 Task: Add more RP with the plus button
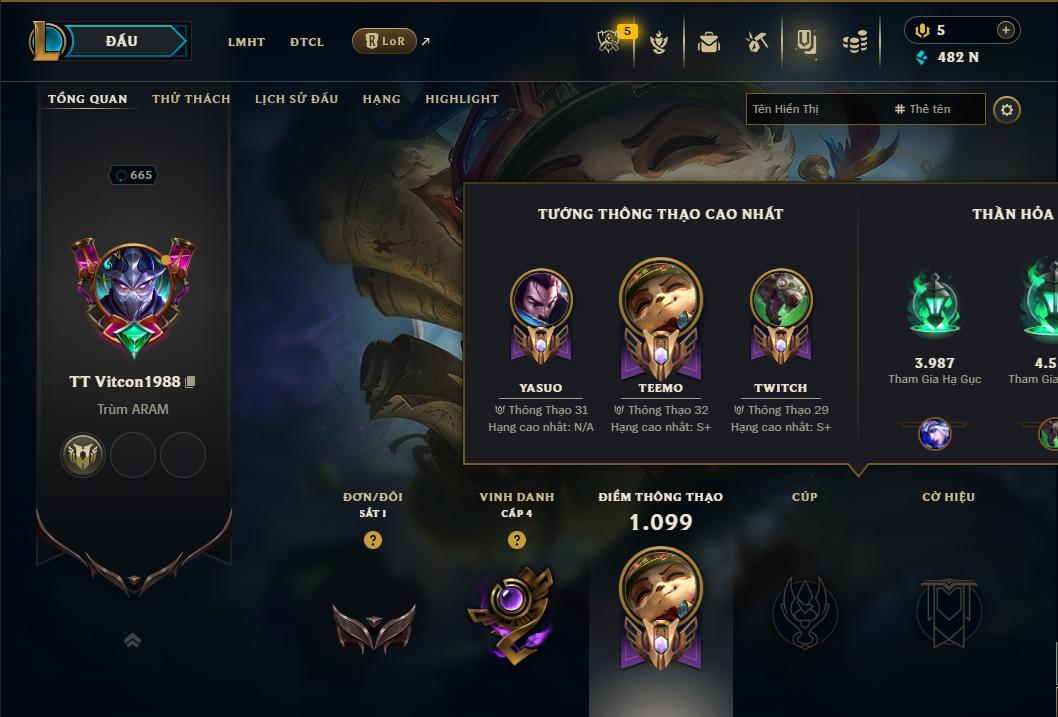click(1005, 30)
